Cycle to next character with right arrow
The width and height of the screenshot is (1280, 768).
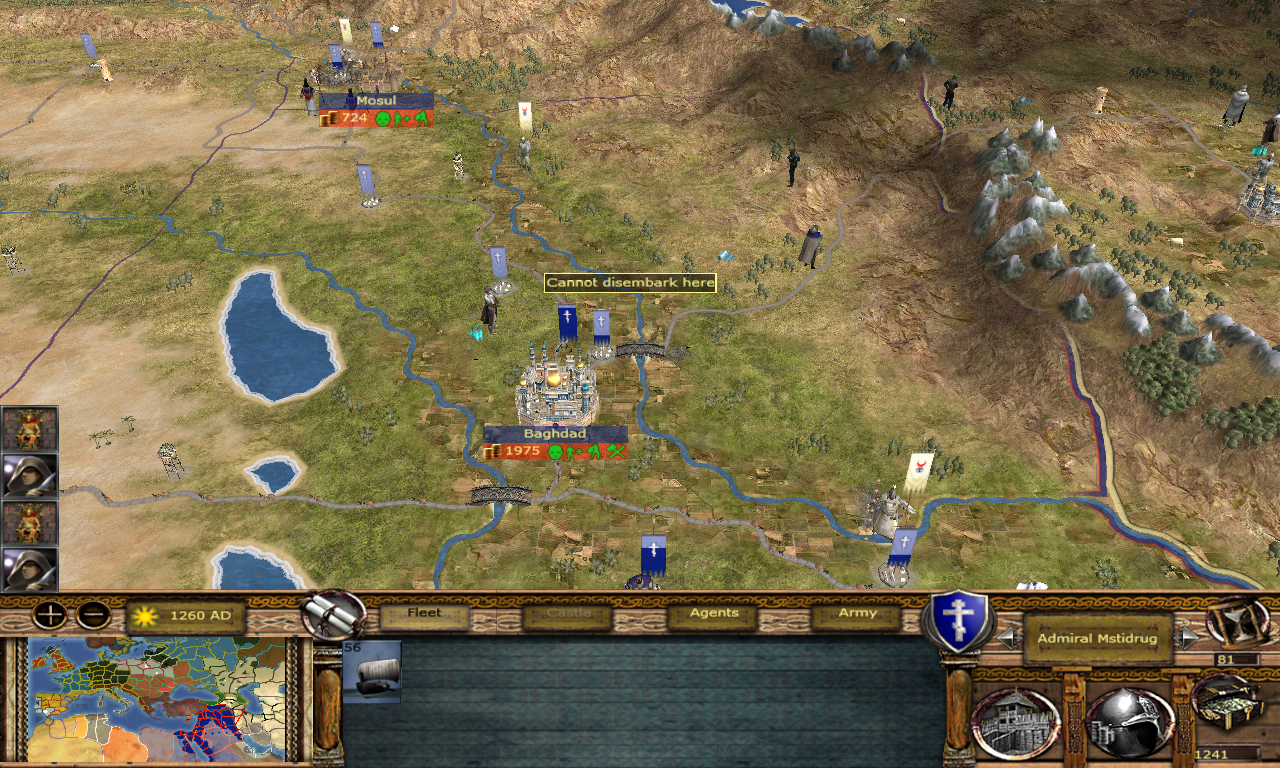tap(1188, 638)
